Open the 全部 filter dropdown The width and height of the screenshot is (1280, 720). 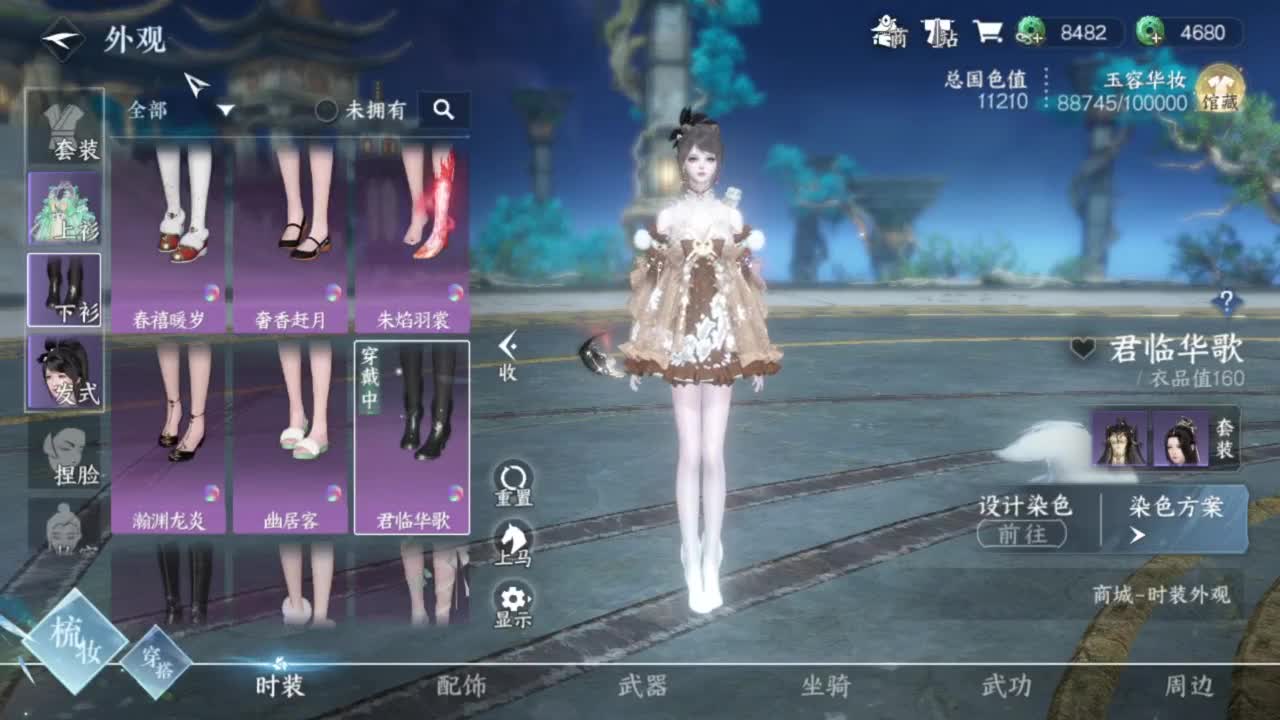178,111
